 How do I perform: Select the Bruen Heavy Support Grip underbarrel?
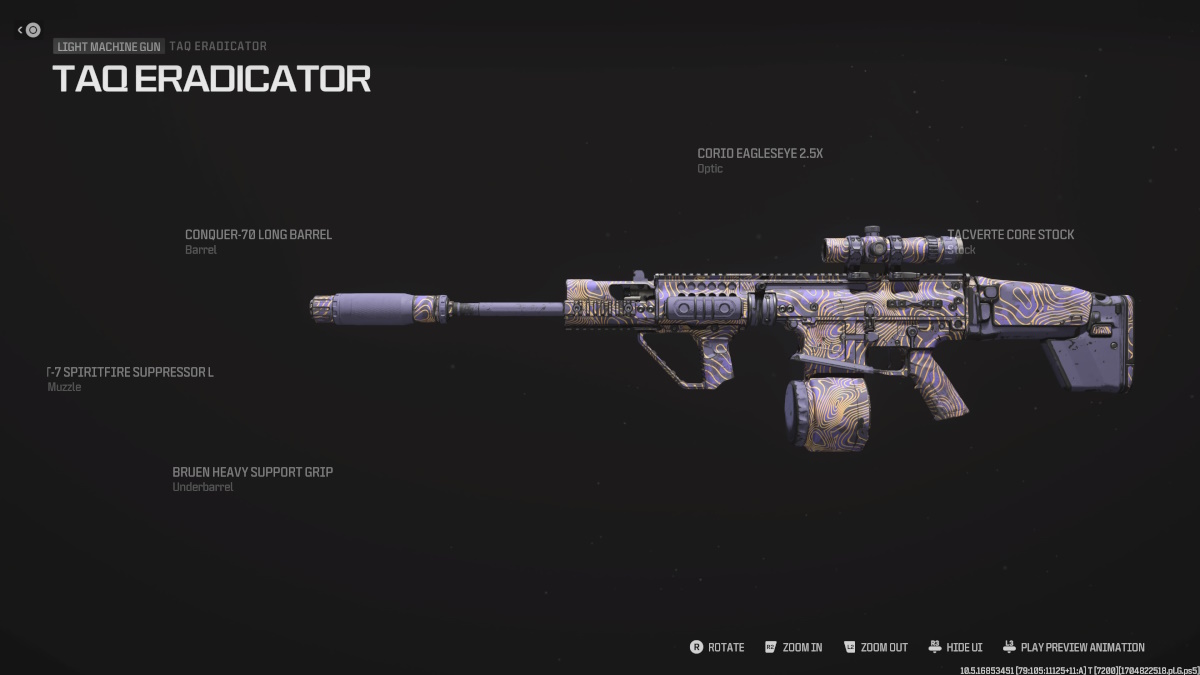[252, 472]
